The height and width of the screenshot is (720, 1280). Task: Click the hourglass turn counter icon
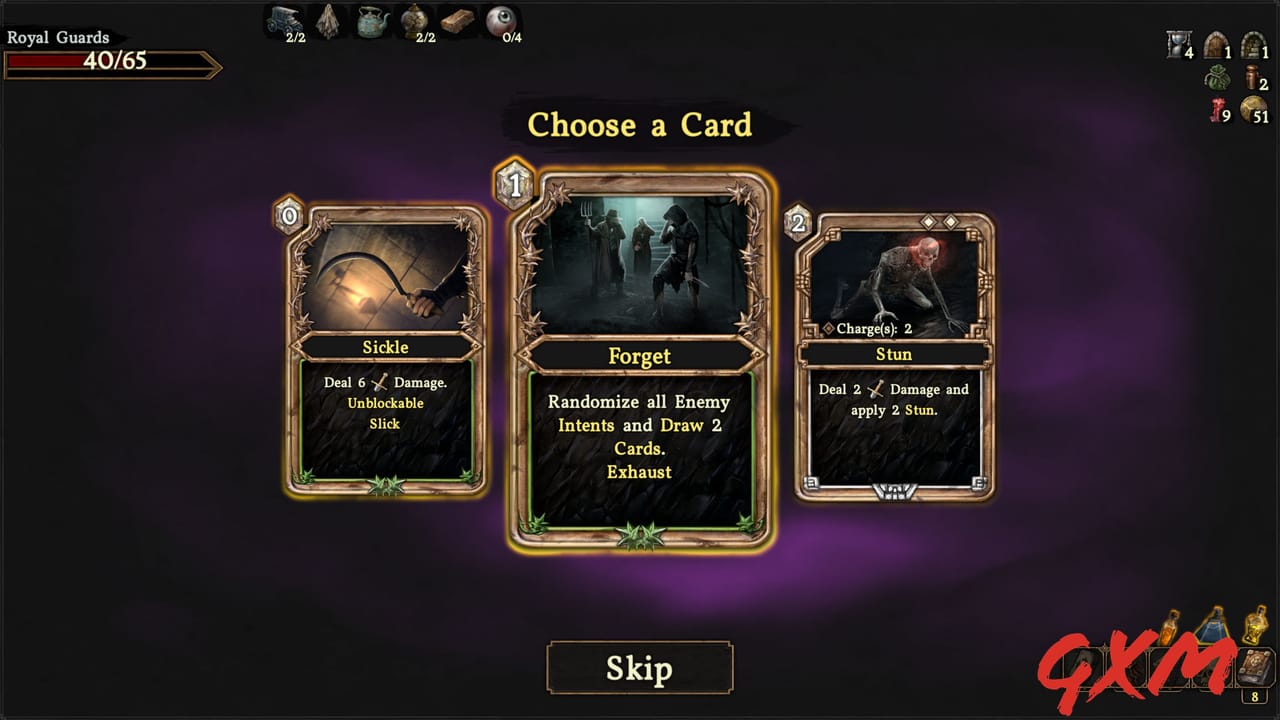click(1178, 44)
